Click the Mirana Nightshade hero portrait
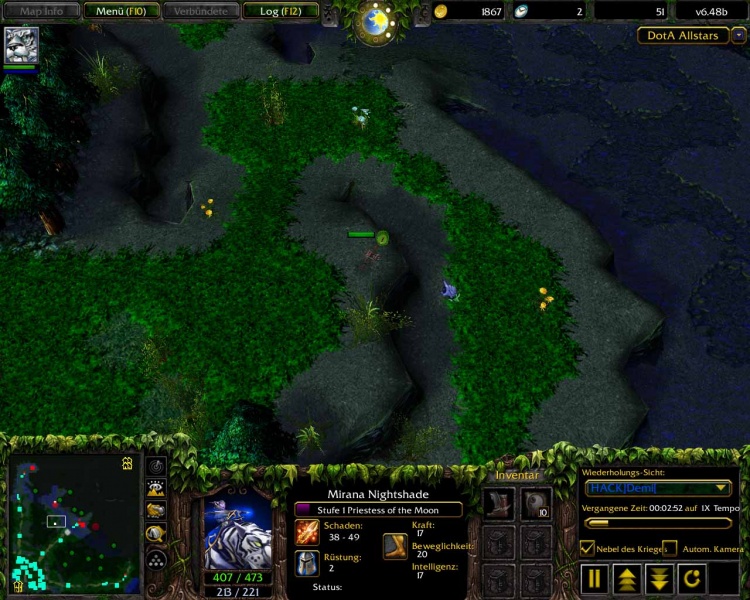Viewport: 750px width, 600px height. click(x=237, y=531)
